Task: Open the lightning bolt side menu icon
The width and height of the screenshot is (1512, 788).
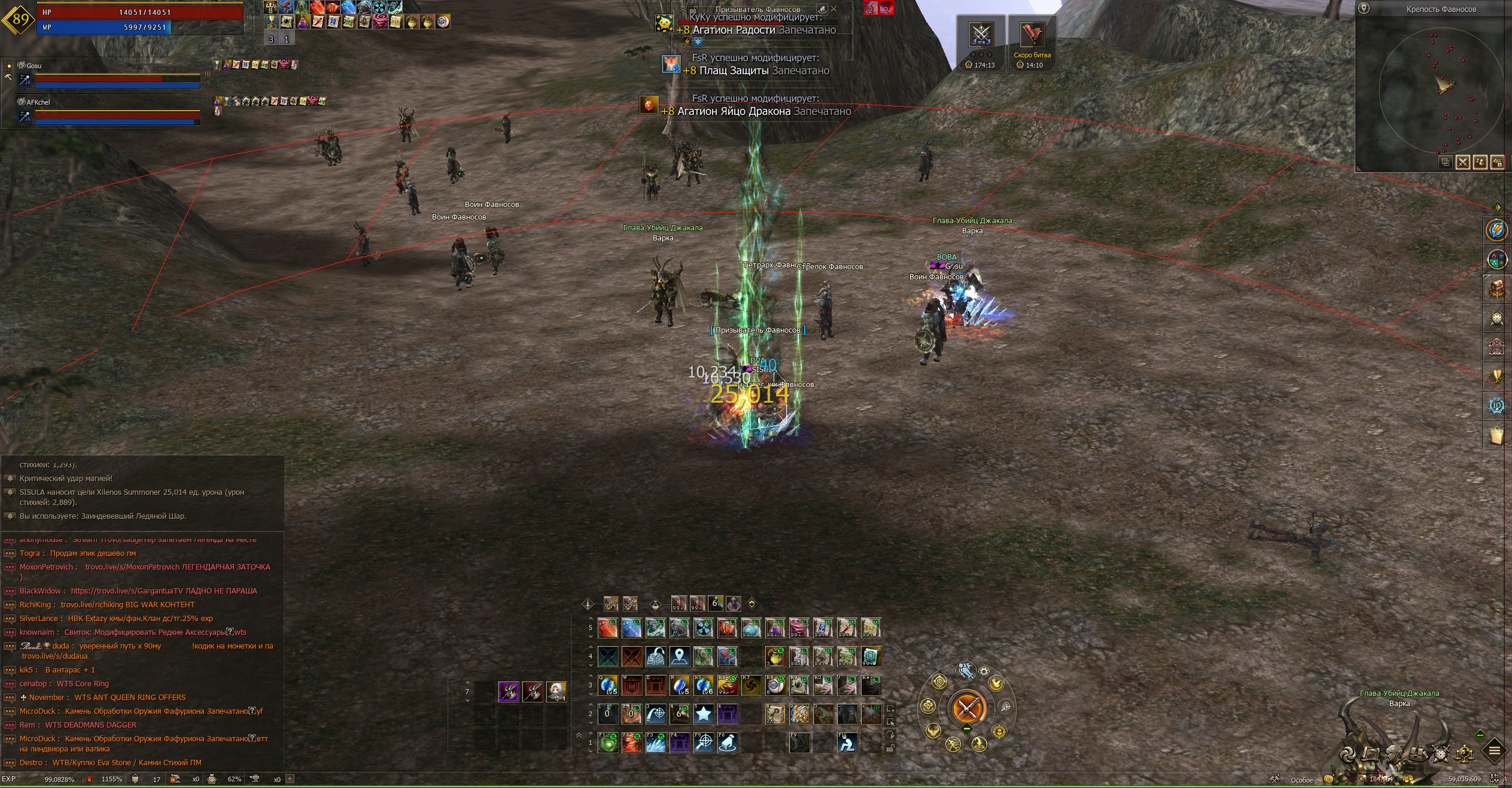Action: [1496, 230]
